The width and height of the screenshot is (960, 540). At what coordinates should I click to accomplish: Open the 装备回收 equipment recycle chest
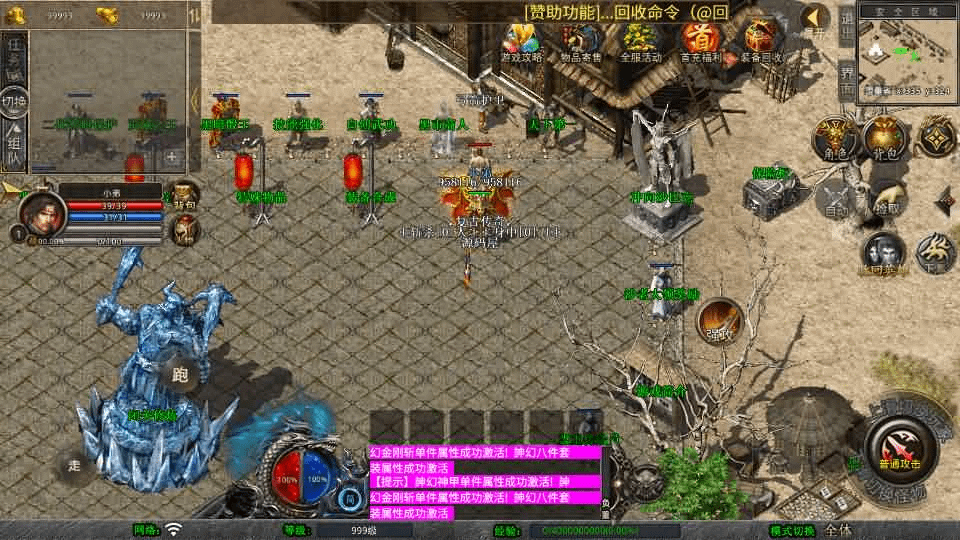click(x=762, y=41)
